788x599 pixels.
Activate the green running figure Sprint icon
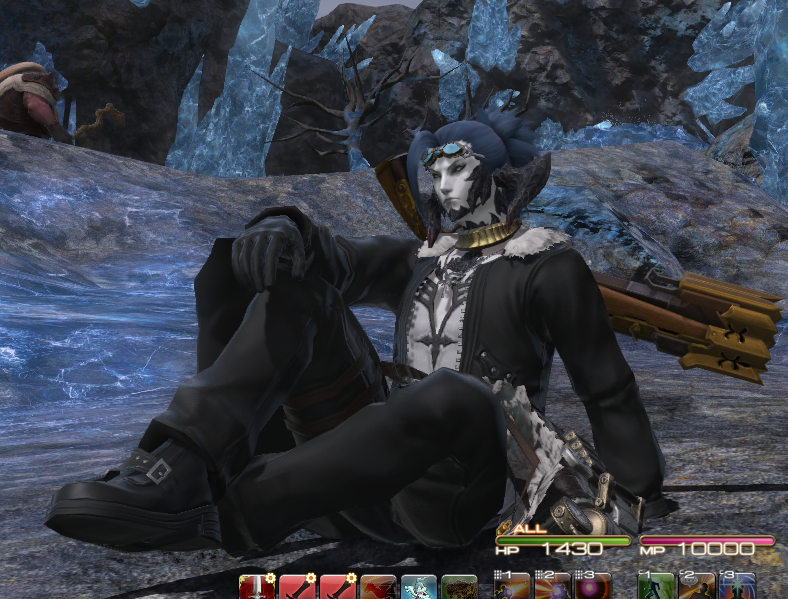pos(655,587)
